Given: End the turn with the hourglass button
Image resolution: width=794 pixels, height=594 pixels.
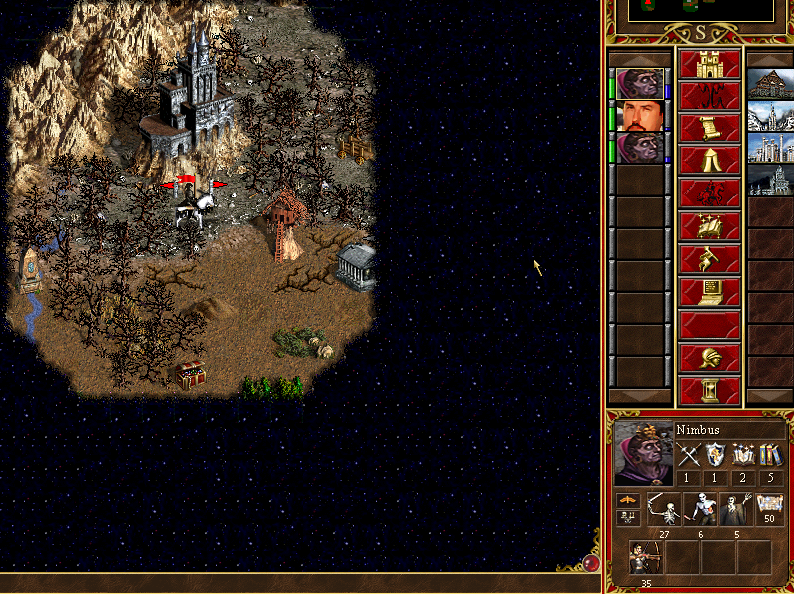Looking at the screenshot, I should tap(710, 389).
